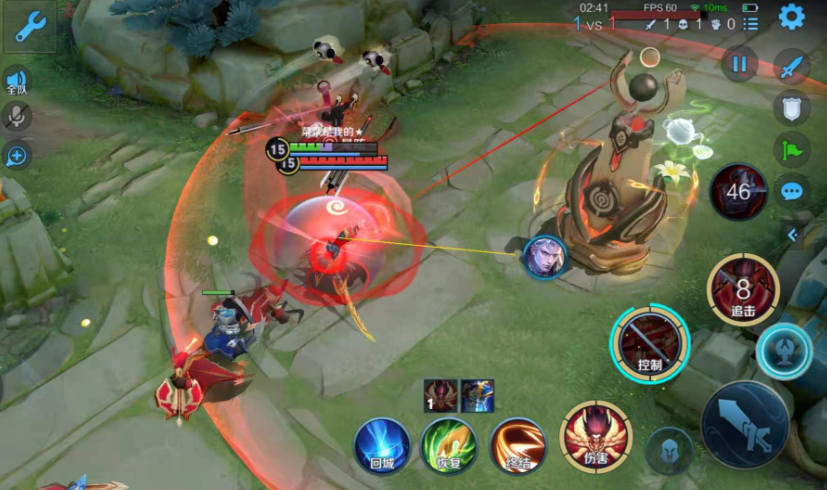Activate the 追击 skill
Image resolution: width=827 pixels, height=490 pixels.
[742, 291]
